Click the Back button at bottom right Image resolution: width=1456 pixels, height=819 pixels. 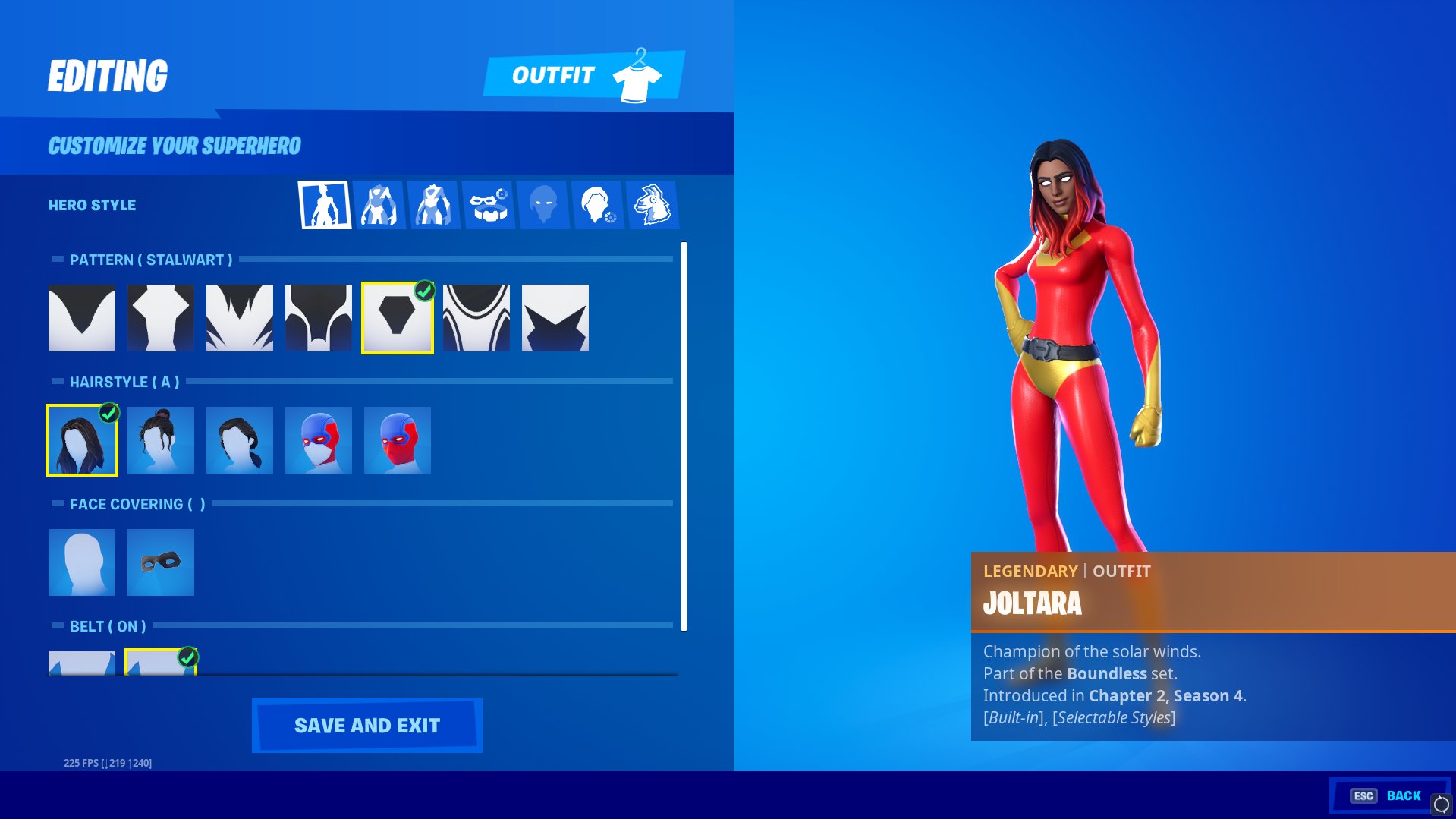1403,795
